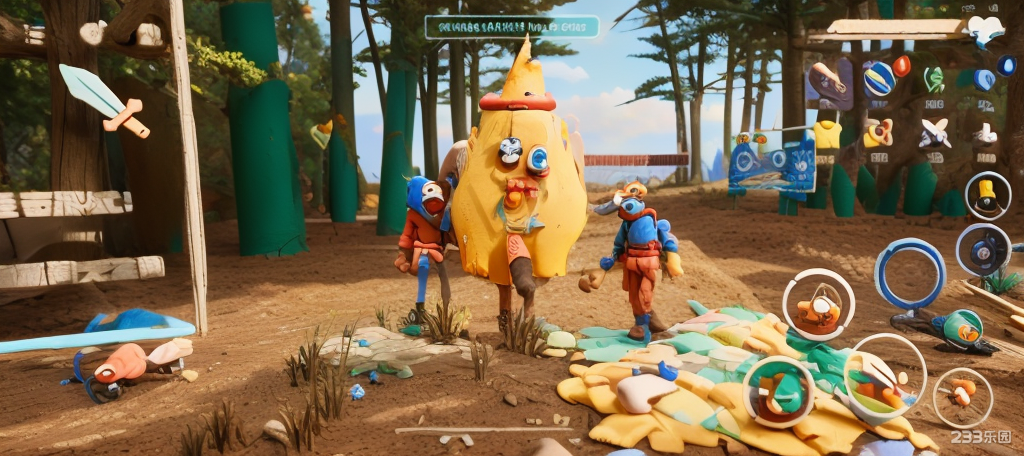Pick the red droplet item

pyautogui.click(x=901, y=66)
